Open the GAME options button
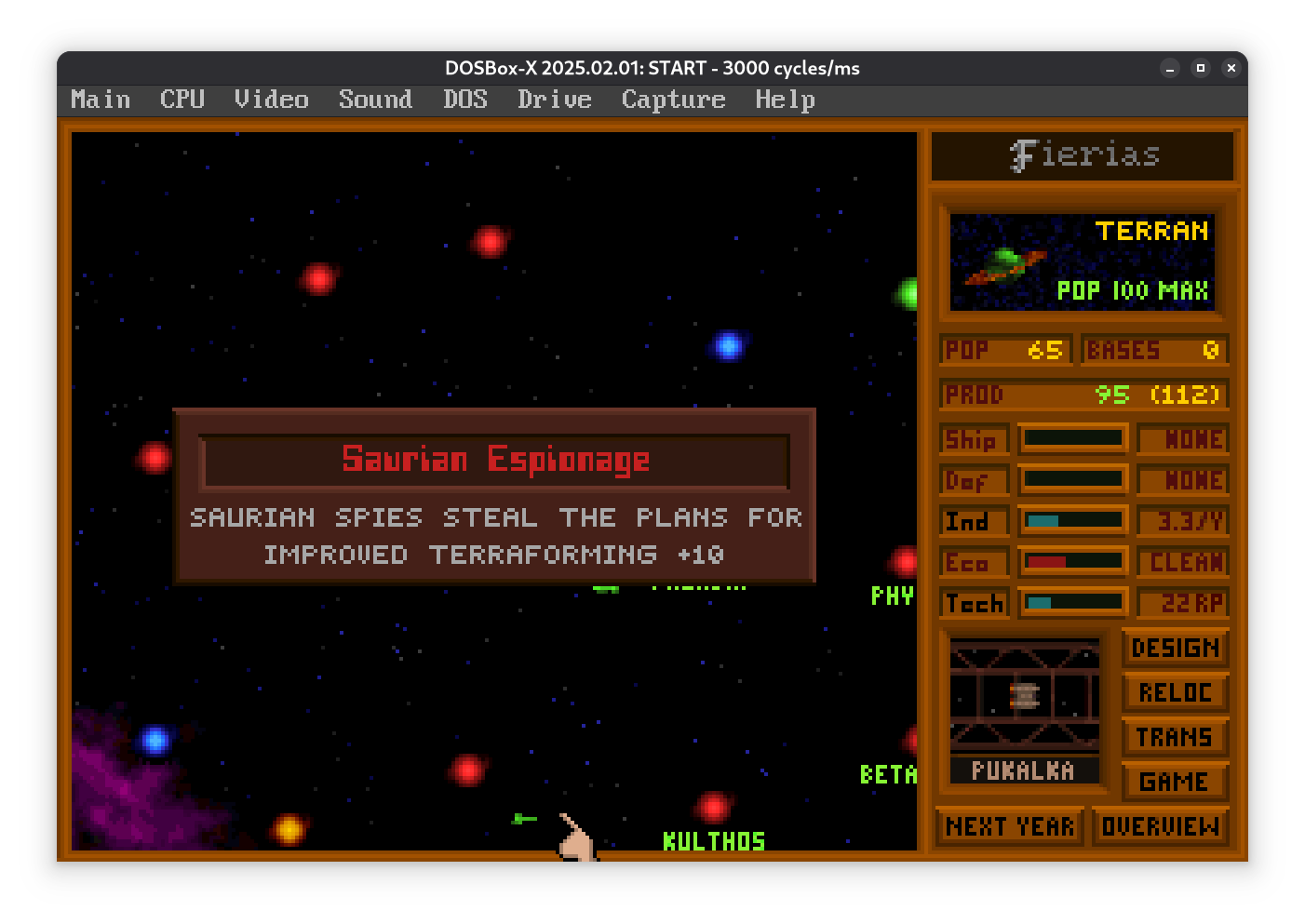 click(1175, 782)
